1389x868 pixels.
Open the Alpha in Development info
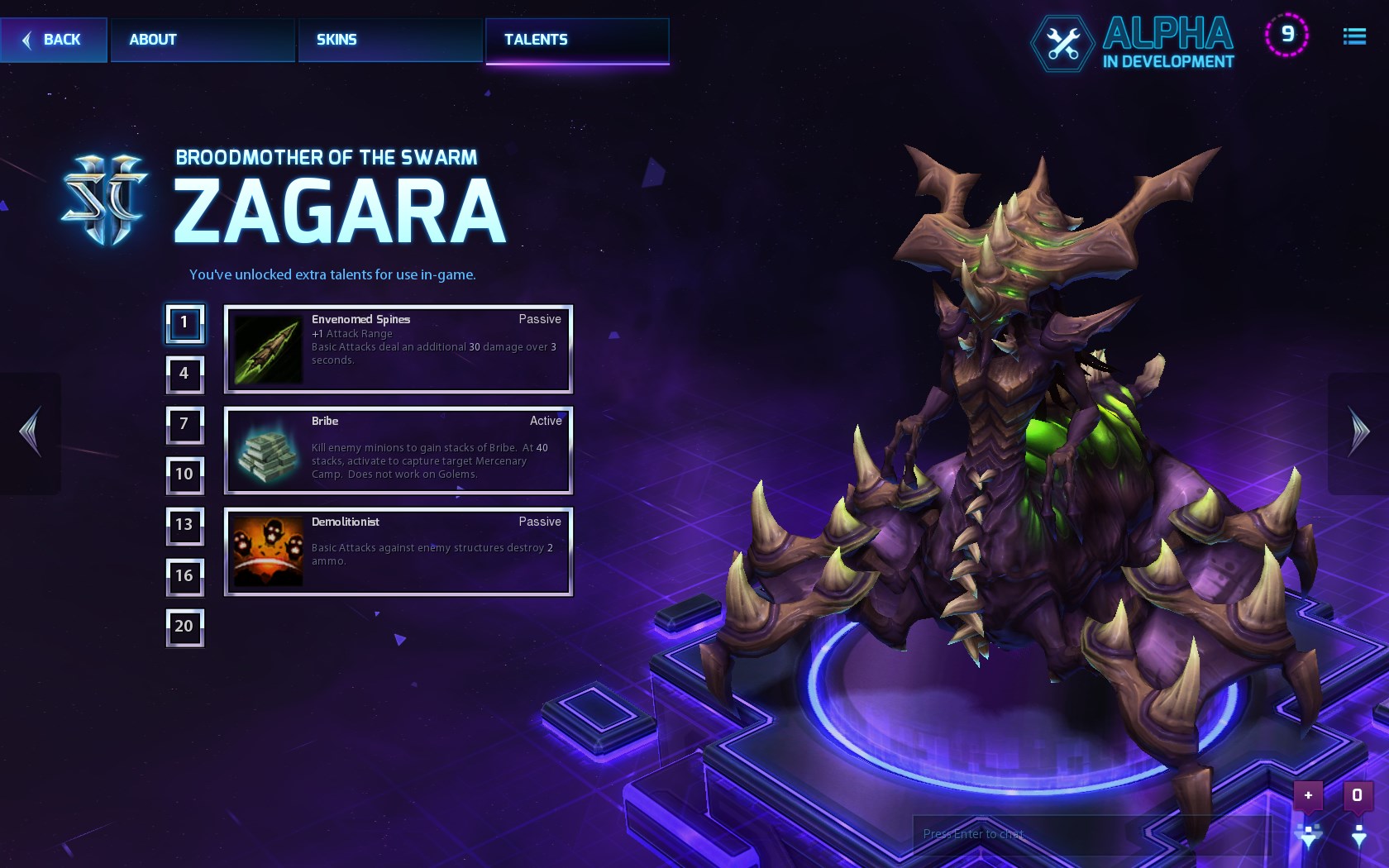[x=1134, y=43]
